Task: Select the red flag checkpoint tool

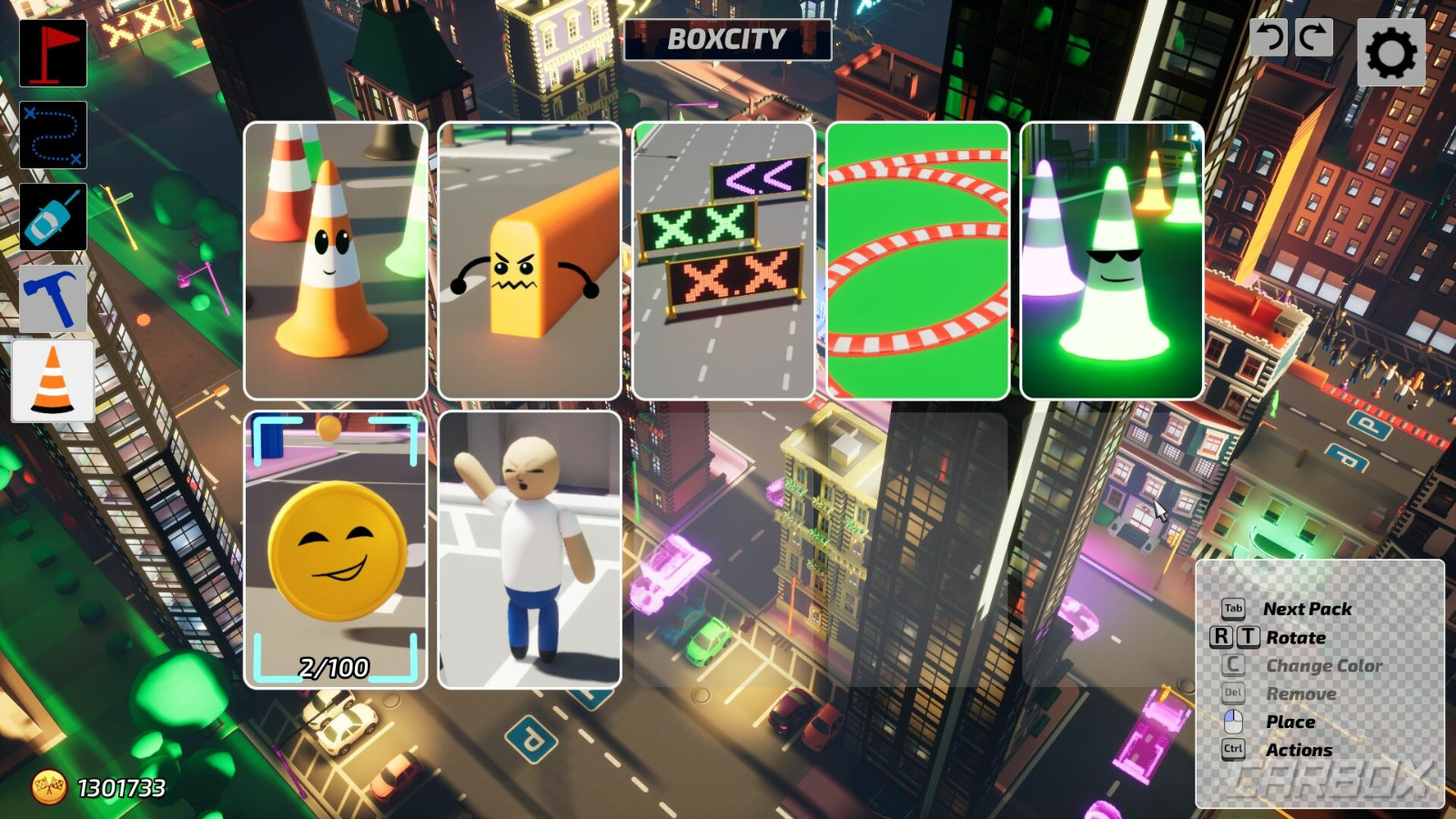Action: coord(52,52)
